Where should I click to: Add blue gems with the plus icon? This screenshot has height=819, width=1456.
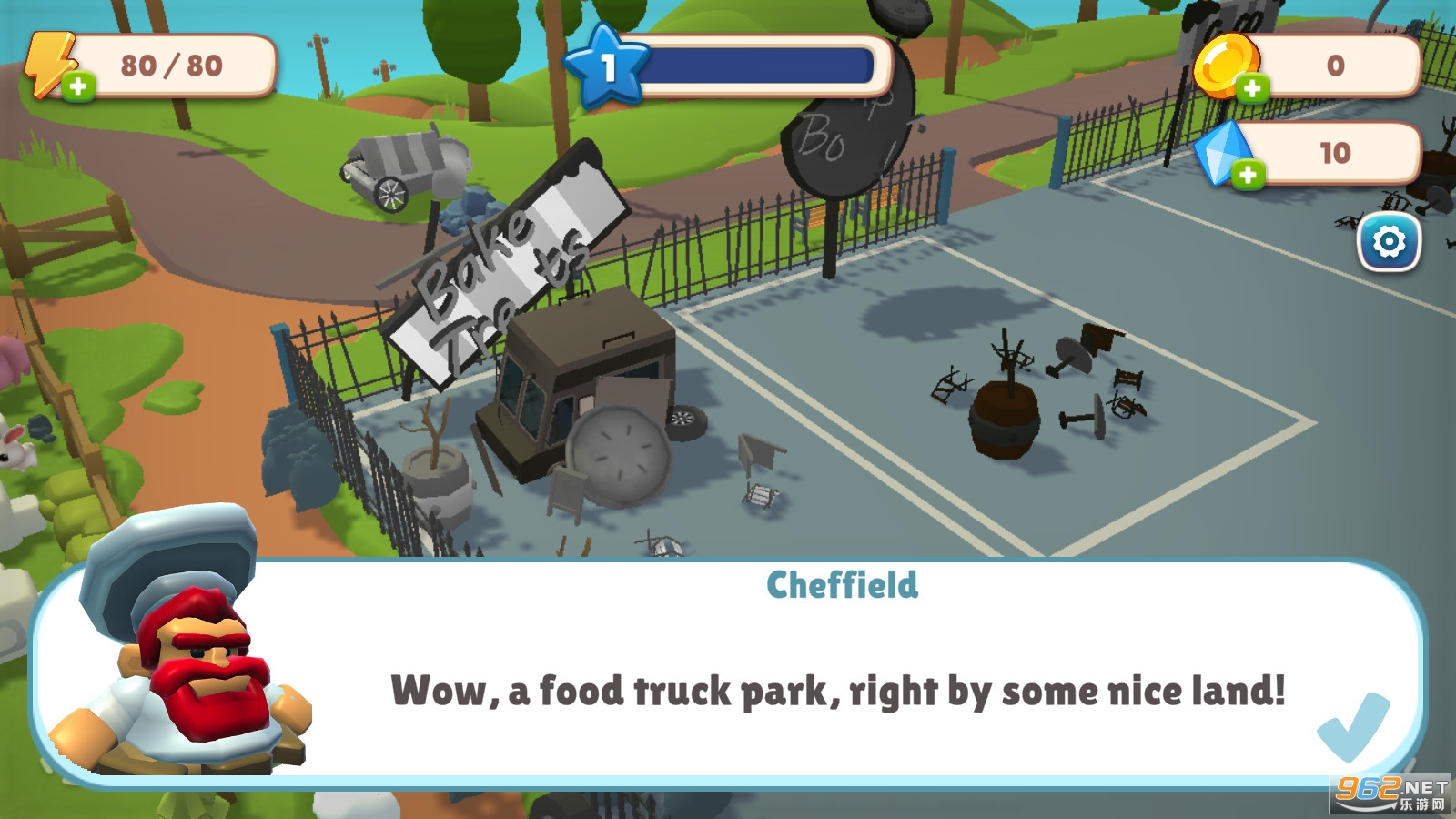coord(1248,175)
